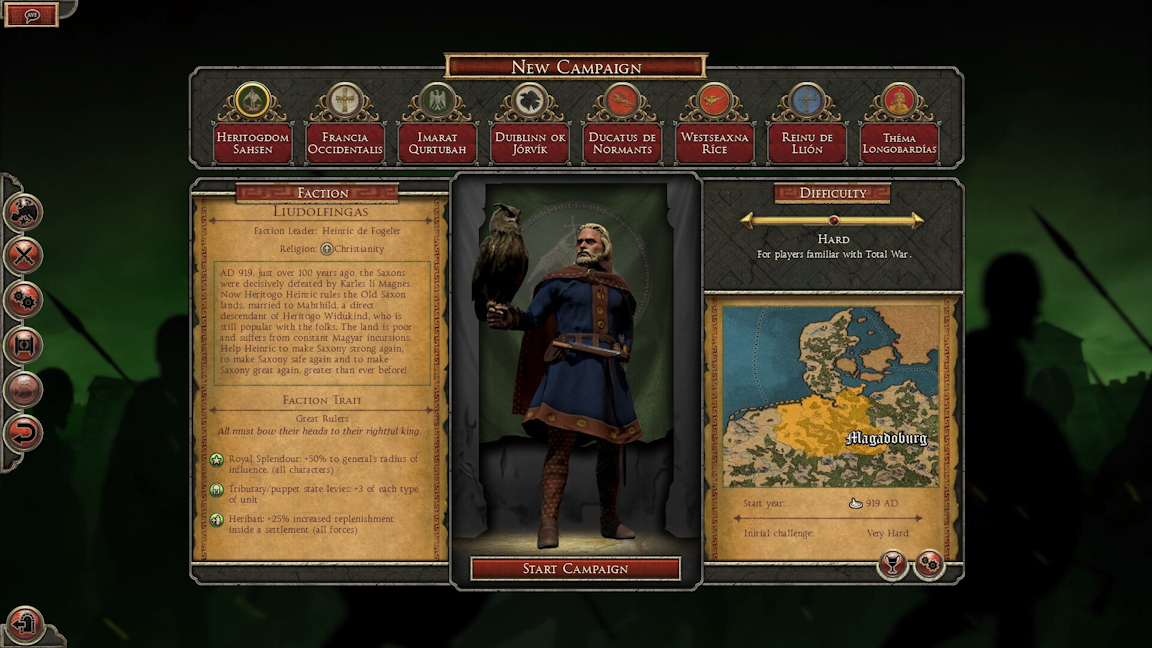The width and height of the screenshot is (1152, 648).
Task: Click the eagle campaign icon in sidebar
Action: point(23,211)
